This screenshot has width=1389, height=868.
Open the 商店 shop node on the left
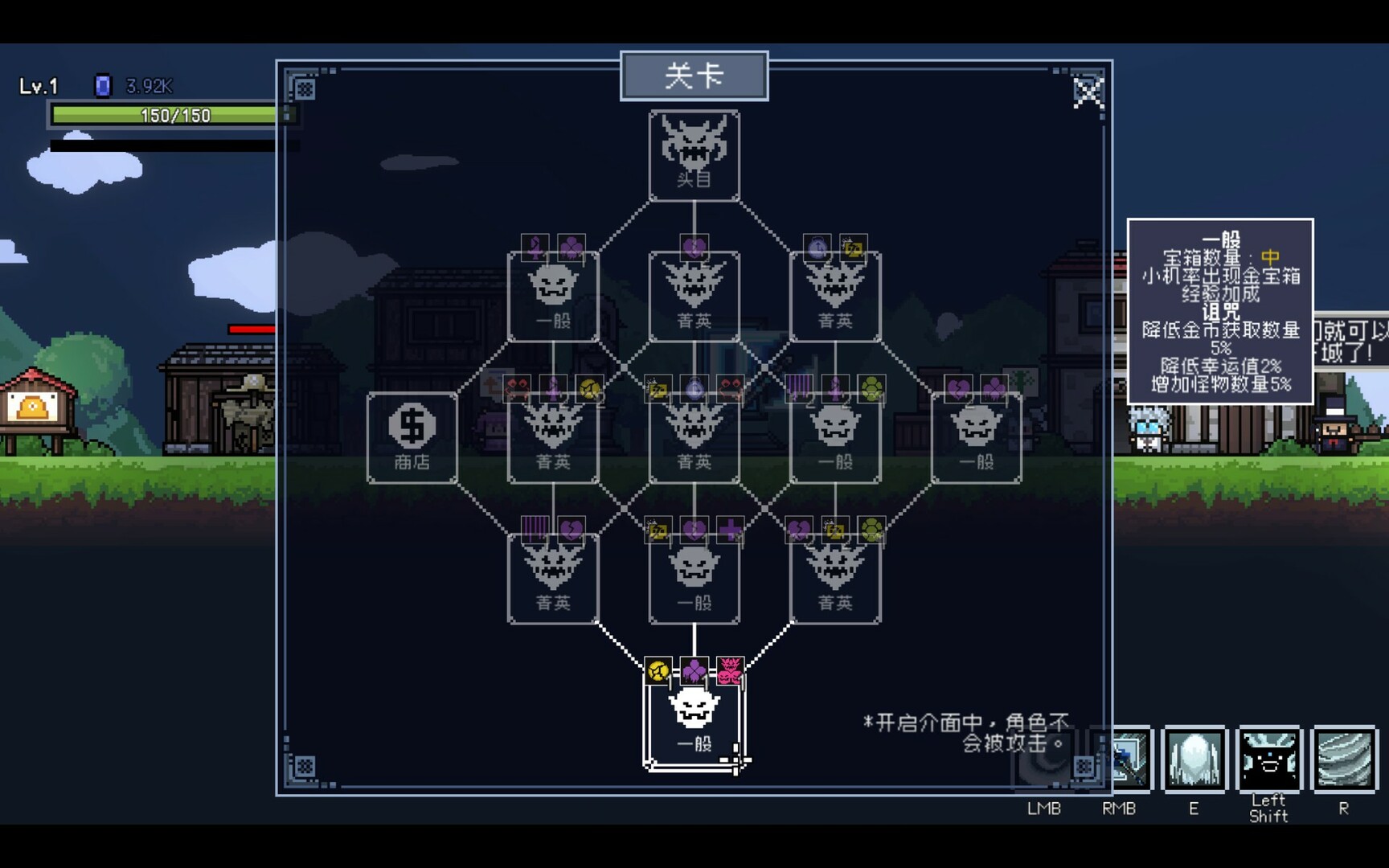412,438
